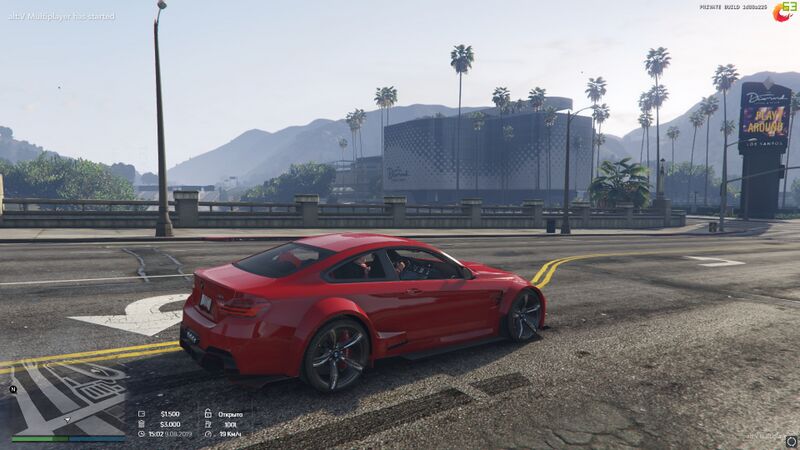Toggle the vehicle door lock icon
The height and width of the screenshot is (450, 800).
coord(207,414)
